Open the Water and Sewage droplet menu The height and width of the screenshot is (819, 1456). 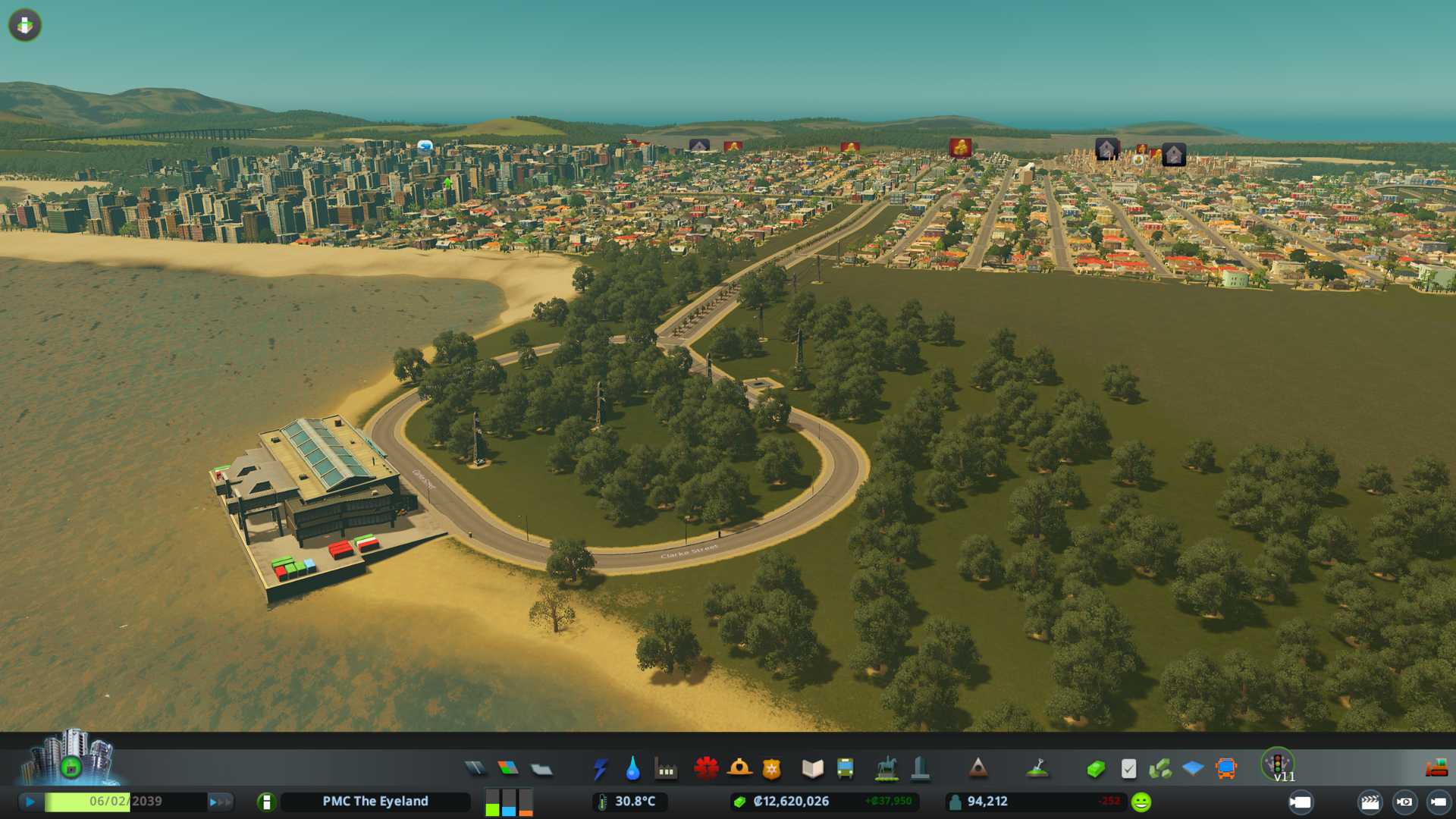click(x=632, y=769)
